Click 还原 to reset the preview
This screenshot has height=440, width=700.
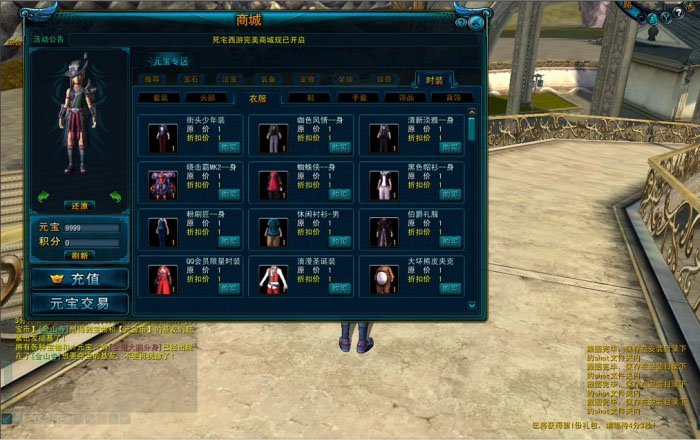[80, 205]
